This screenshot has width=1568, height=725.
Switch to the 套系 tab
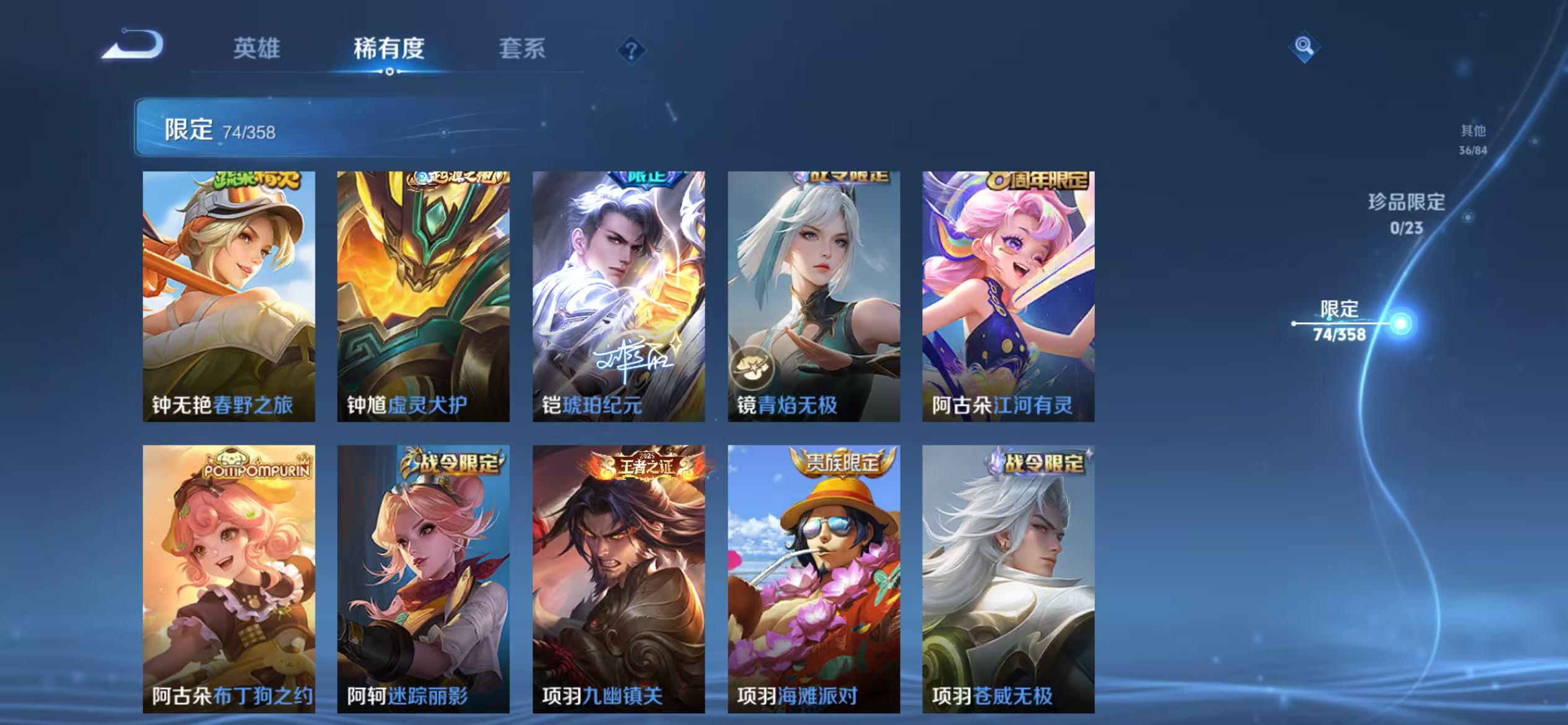pyautogui.click(x=522, y=50)
